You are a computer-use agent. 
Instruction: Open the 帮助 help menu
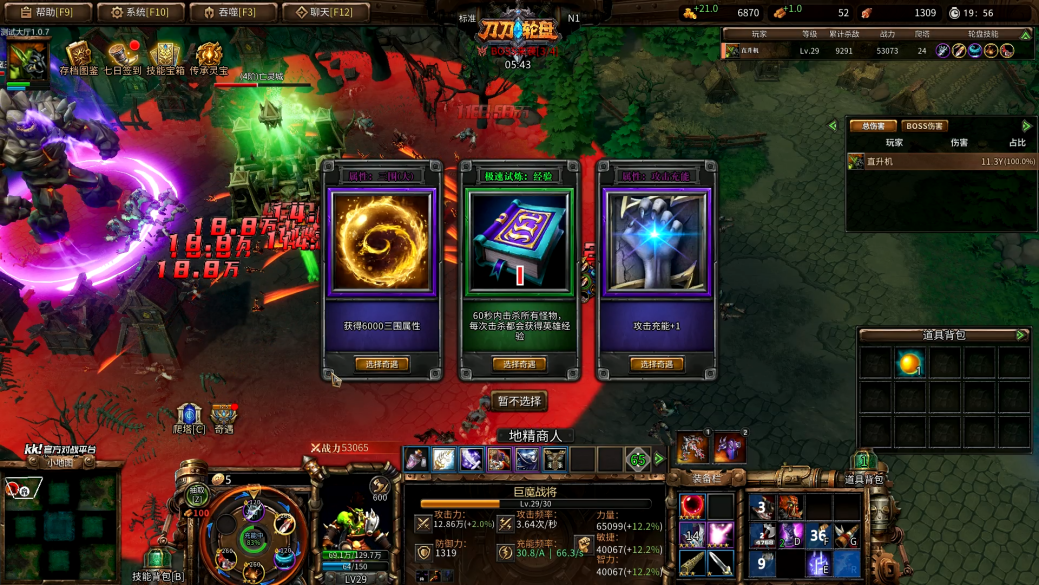point(47,13)
